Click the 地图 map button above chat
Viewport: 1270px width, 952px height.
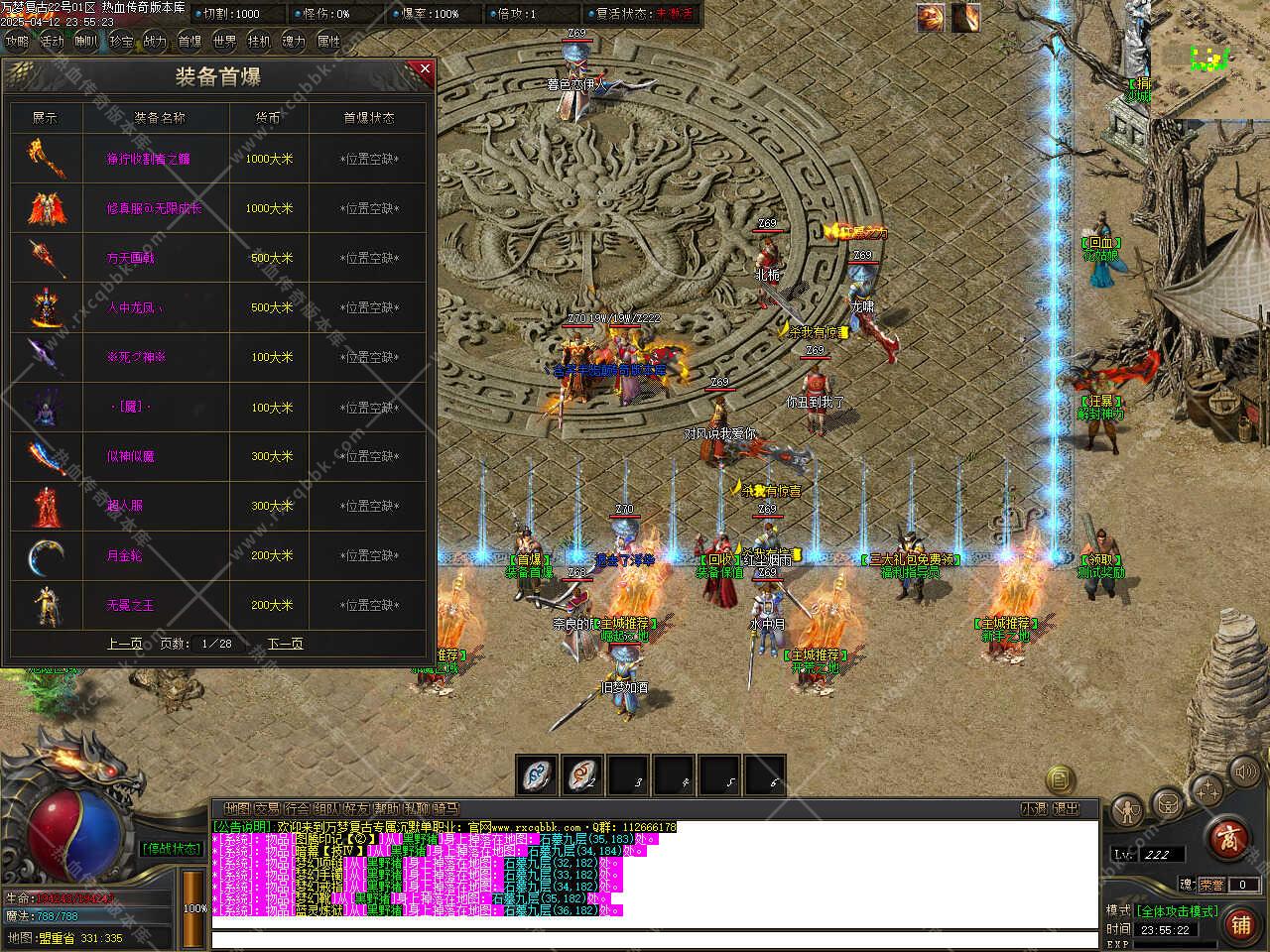click(237, 809)
